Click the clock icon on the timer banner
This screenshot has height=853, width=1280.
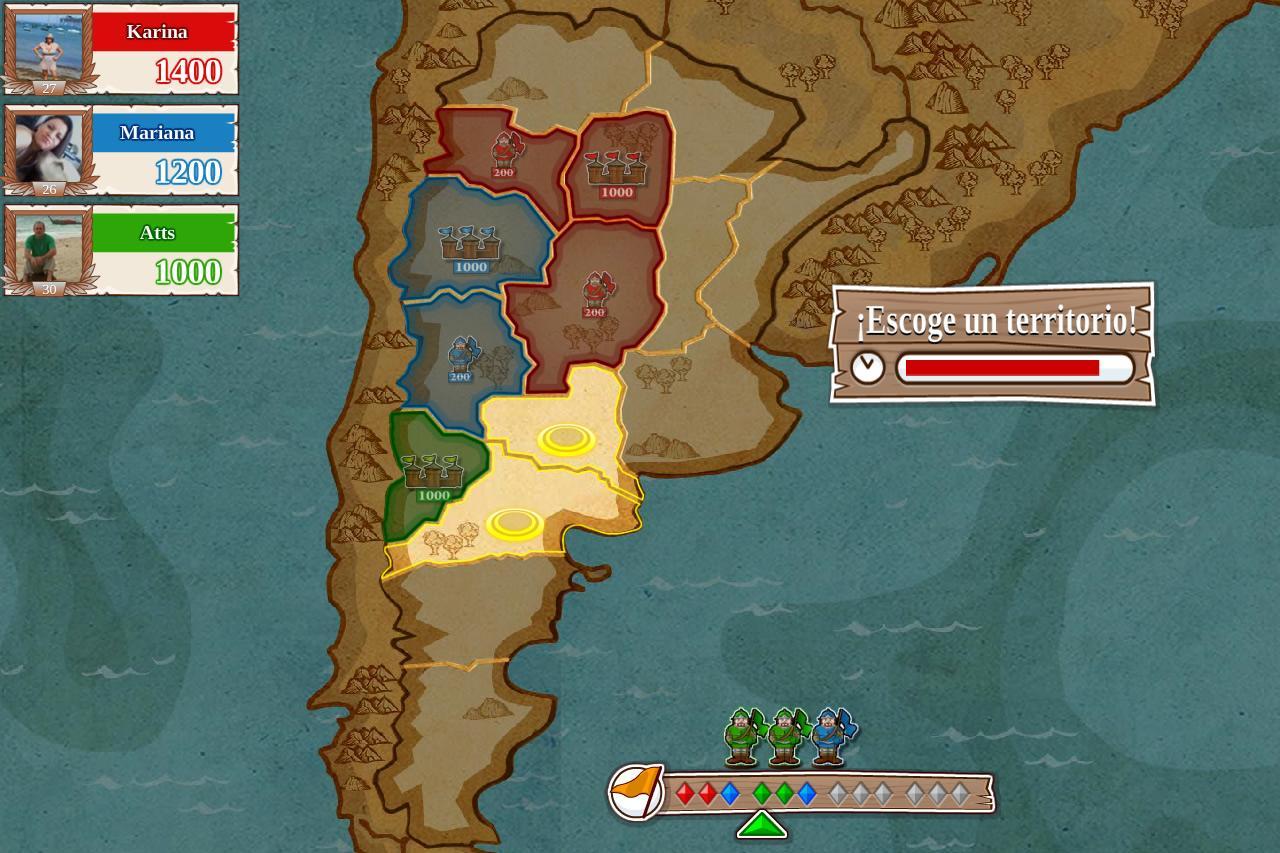coord(869,369)
